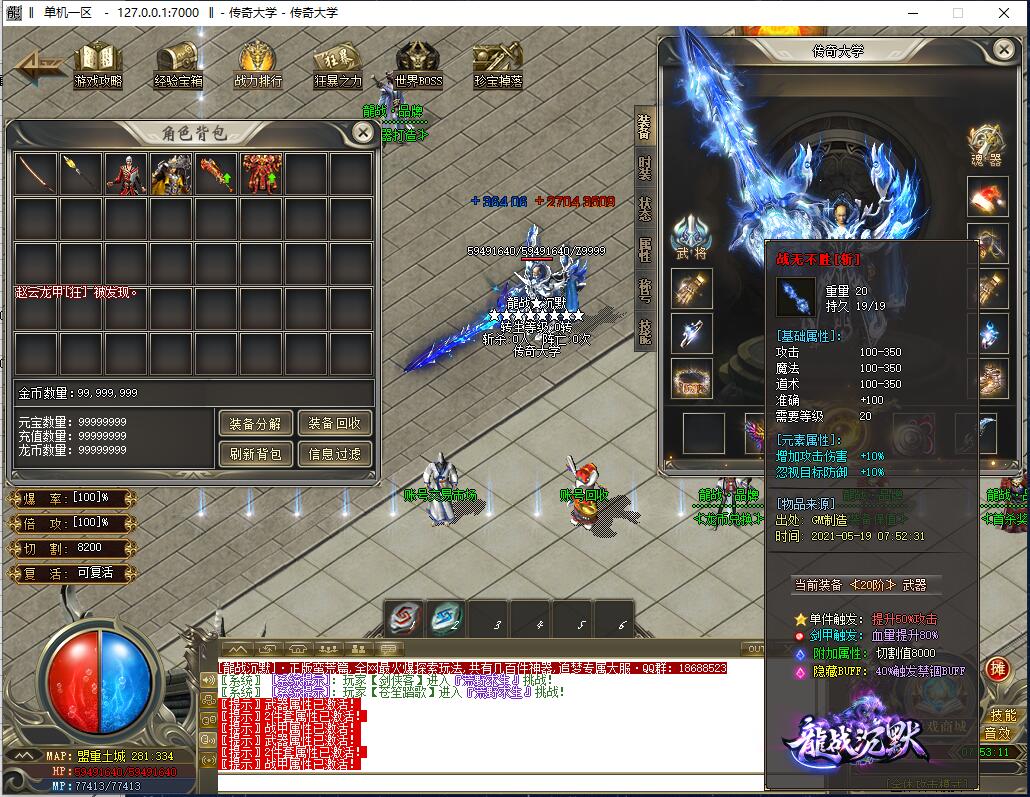Refresh the bag with 刷新背包
Screen dimensions: 1030x797
point(255,454)
